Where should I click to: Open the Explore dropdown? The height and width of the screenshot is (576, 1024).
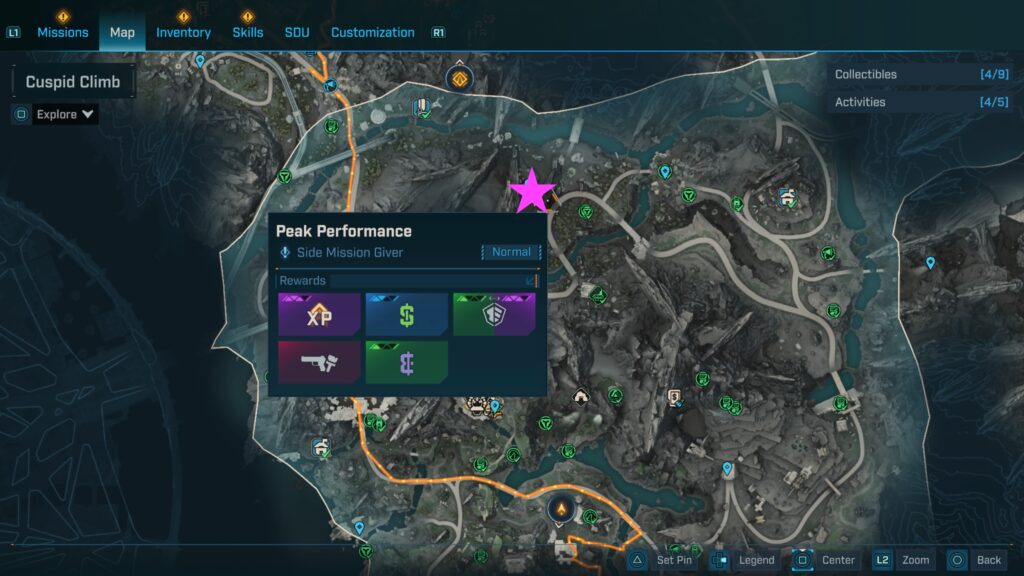[x=65, y=114]
